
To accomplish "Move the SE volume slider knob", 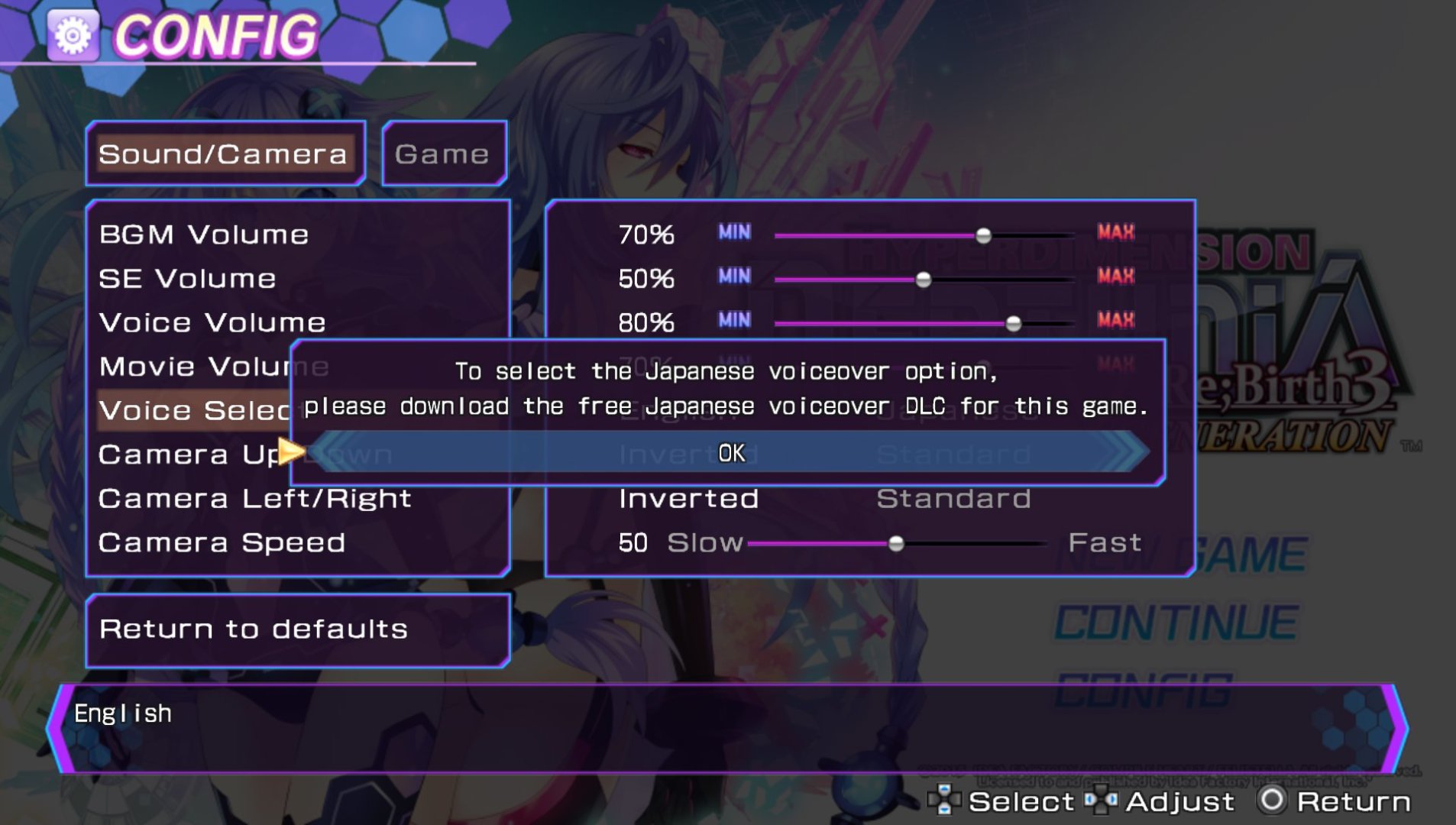I will [924, 280].
